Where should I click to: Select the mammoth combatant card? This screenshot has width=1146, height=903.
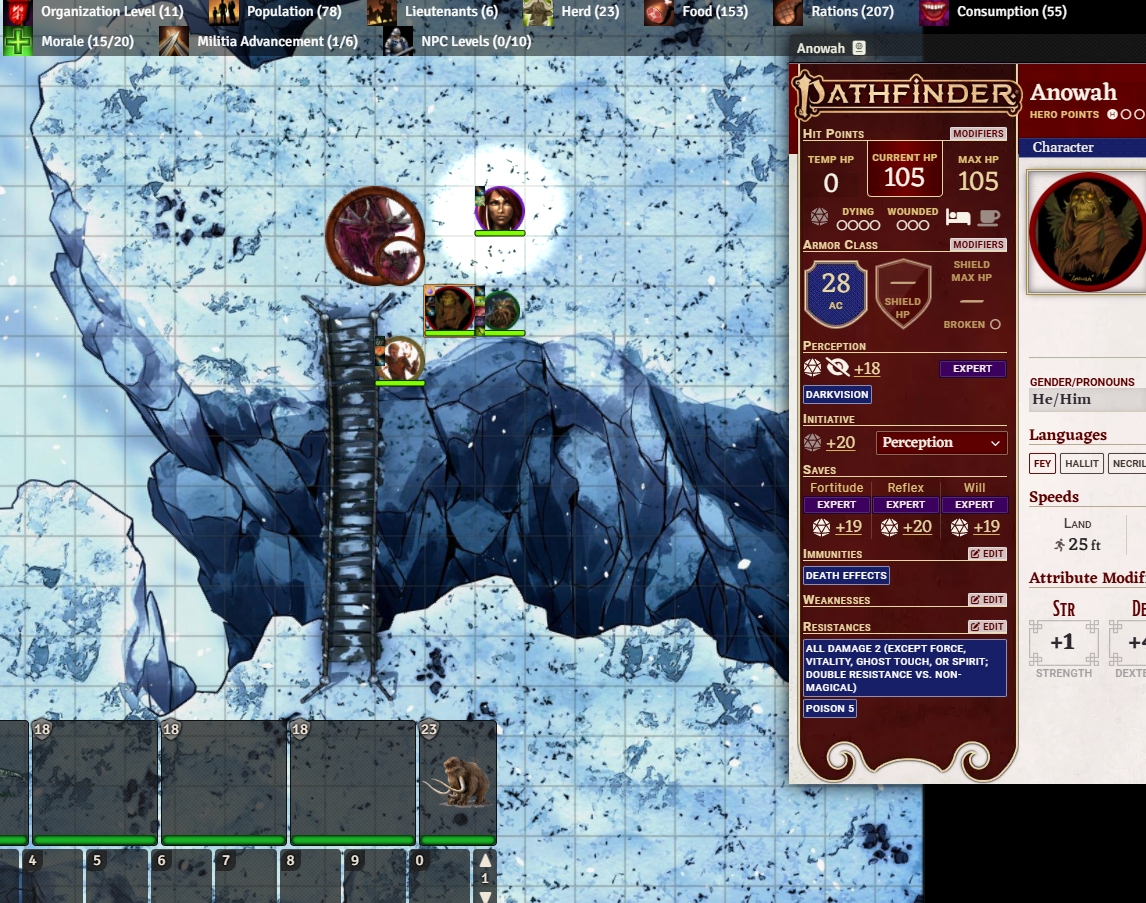[x=458, y=780]
